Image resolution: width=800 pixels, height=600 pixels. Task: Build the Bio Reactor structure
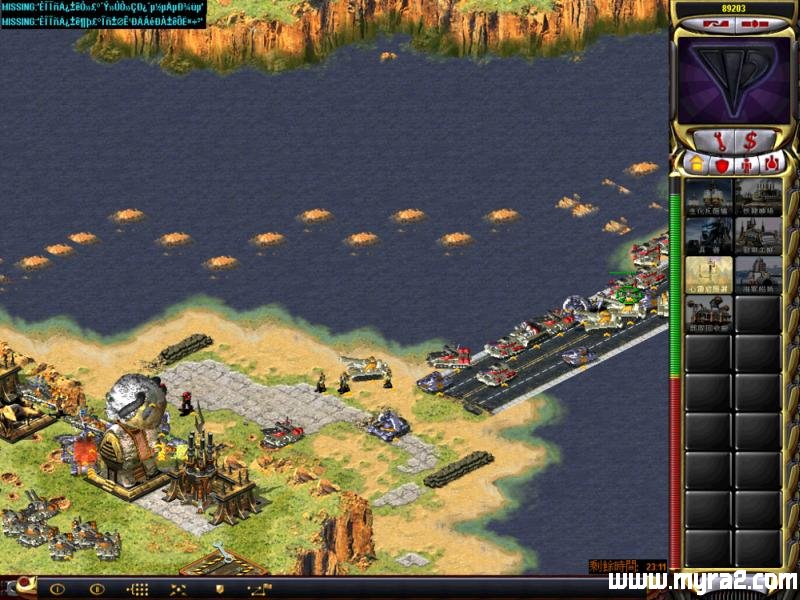(x=709, y=197)
